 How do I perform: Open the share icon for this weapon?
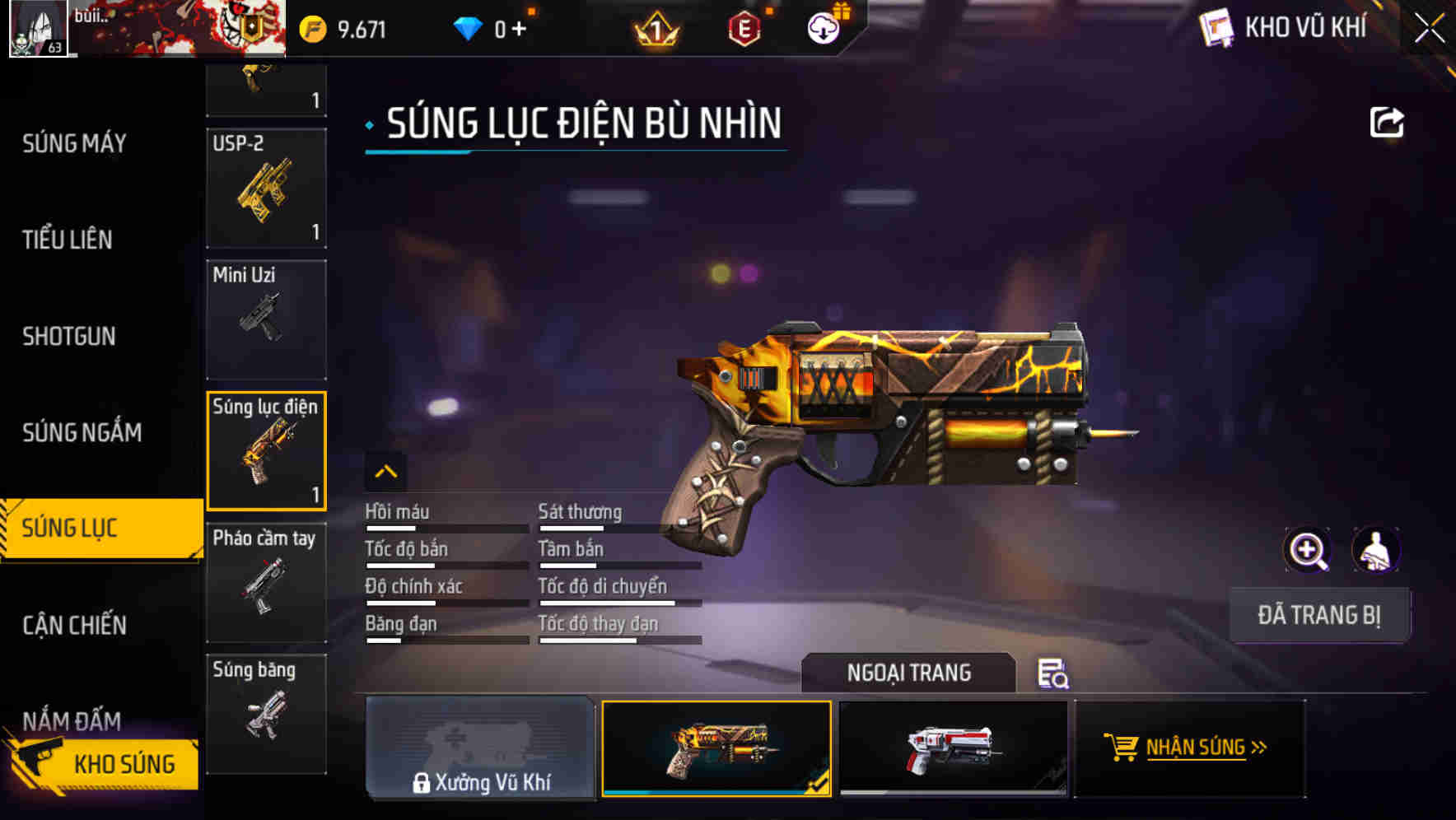(1388, 122)
